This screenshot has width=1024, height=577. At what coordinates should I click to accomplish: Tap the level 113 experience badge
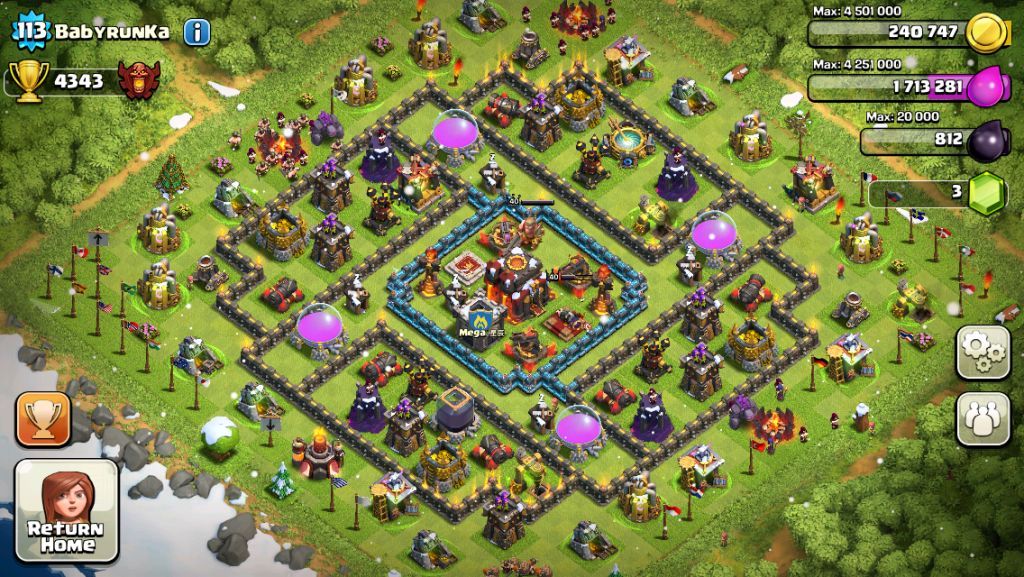31,31
